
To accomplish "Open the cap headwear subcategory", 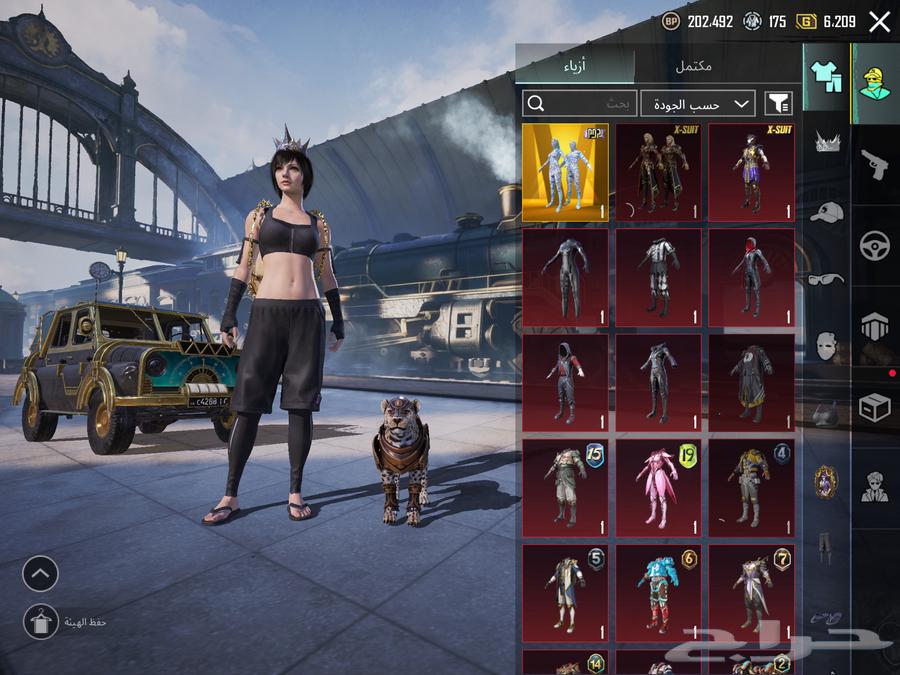I will coord(826,212).
